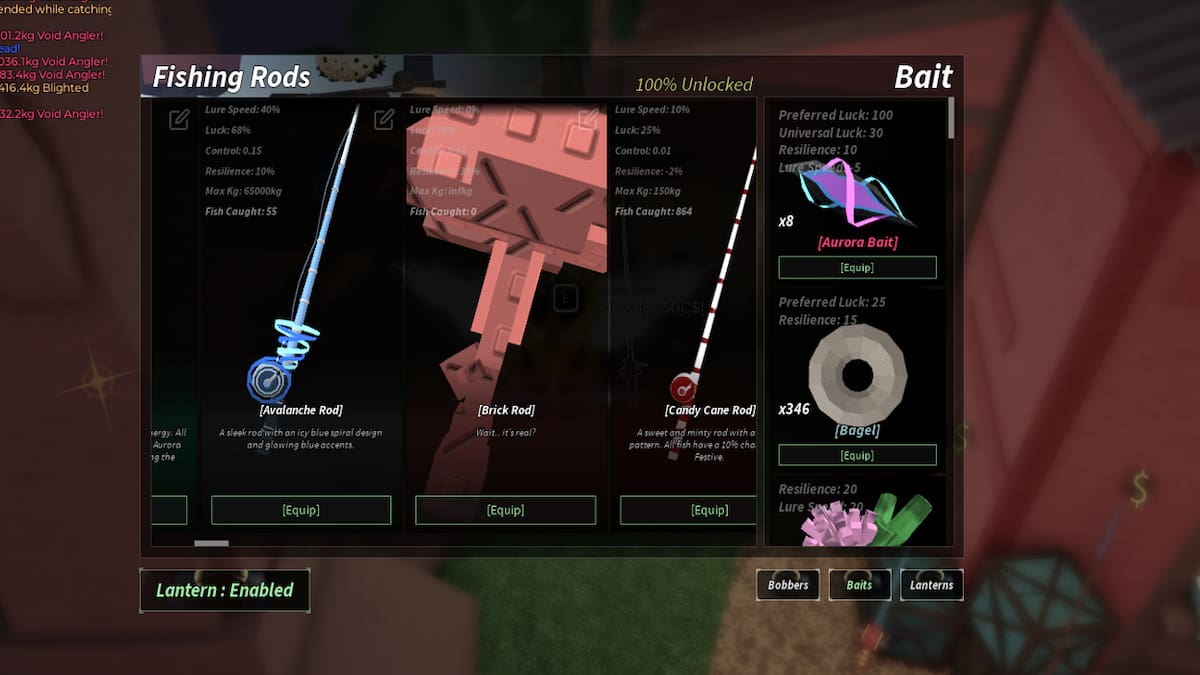Open the Baits tab
The image size is (1200, 675).
pos(859,585)
